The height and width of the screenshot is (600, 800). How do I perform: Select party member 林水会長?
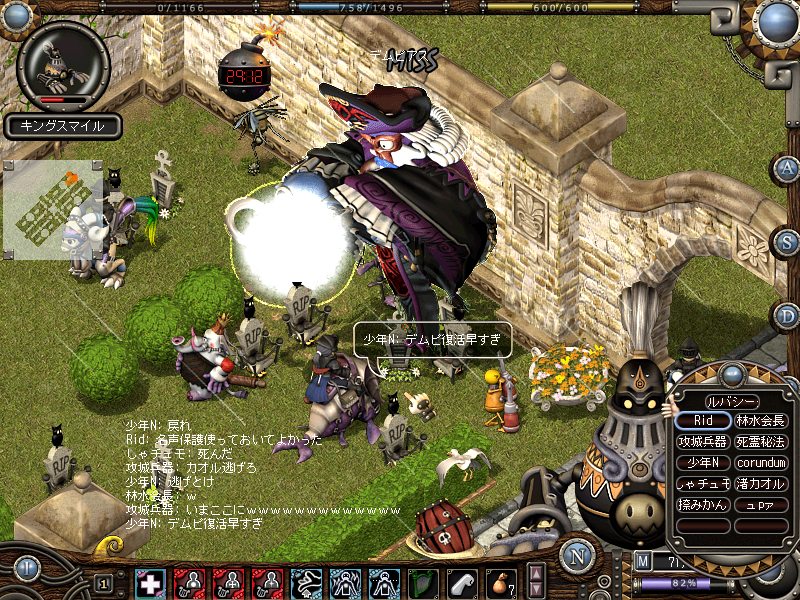[761, 421]
